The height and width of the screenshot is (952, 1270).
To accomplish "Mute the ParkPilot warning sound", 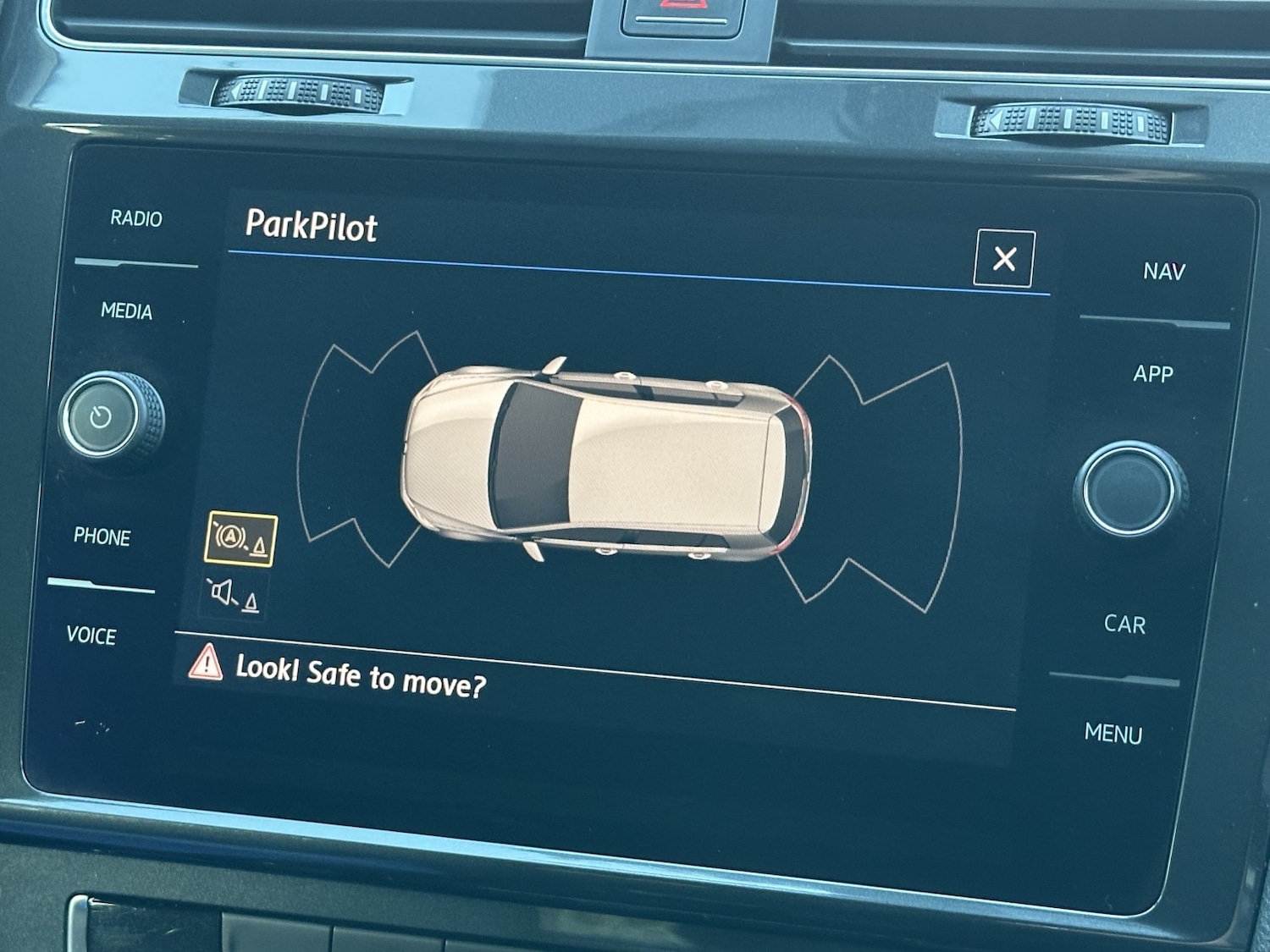I will coord(234,595).
